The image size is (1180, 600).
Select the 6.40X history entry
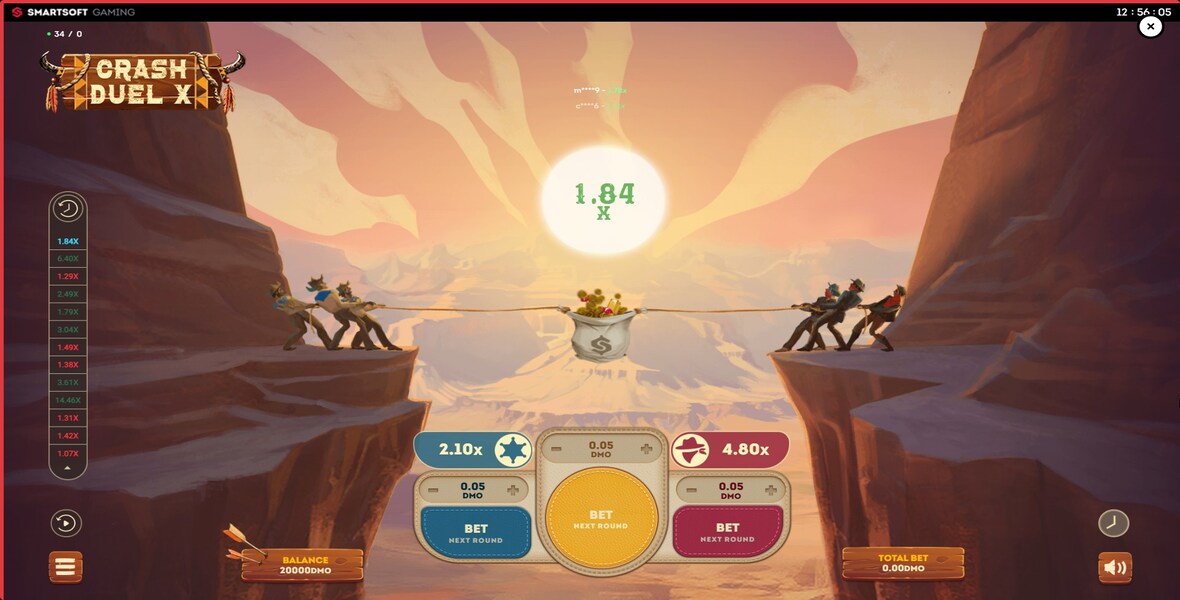(x=68, y=259)
